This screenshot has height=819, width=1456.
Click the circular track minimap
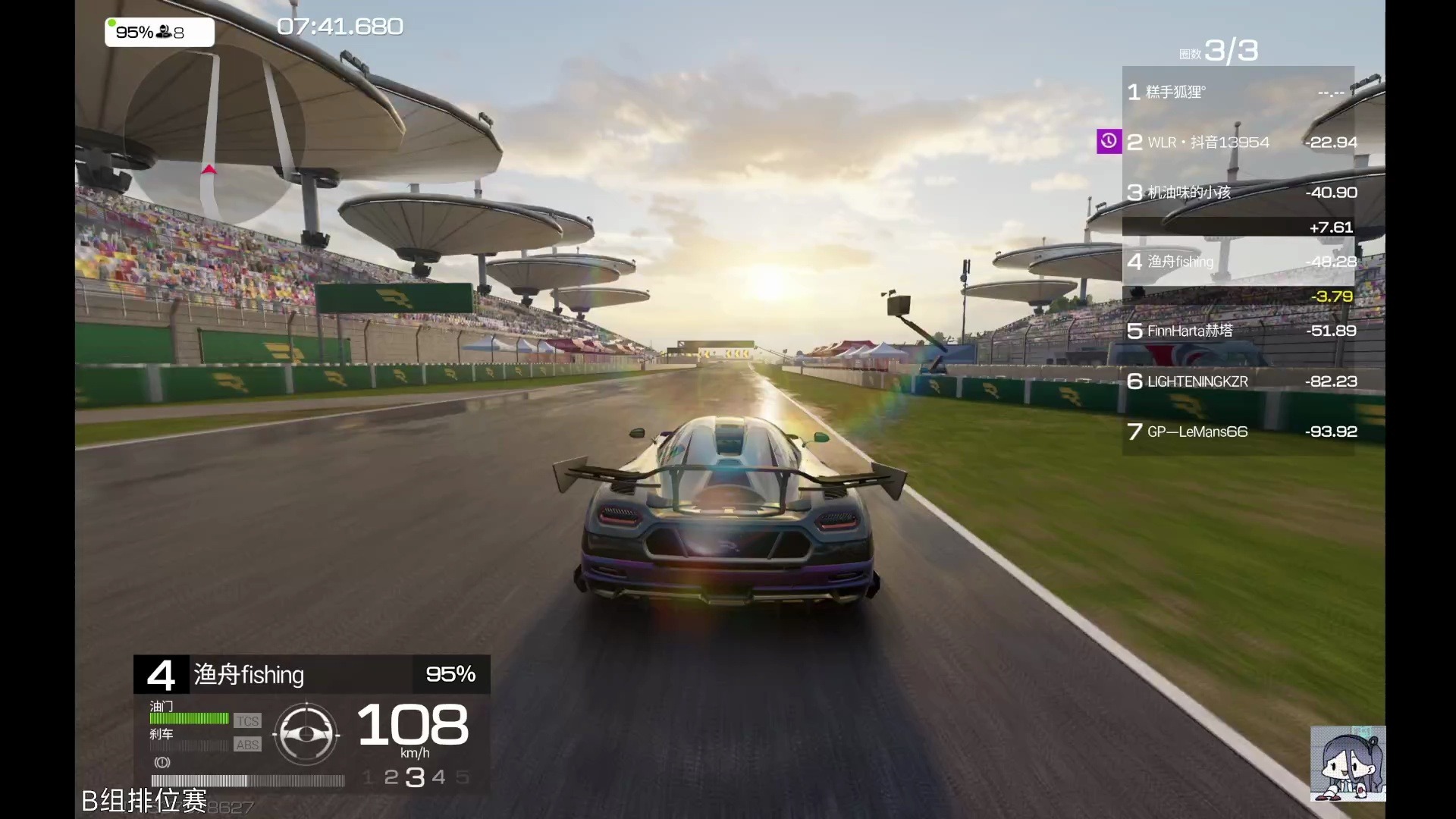tap(215, 135)
